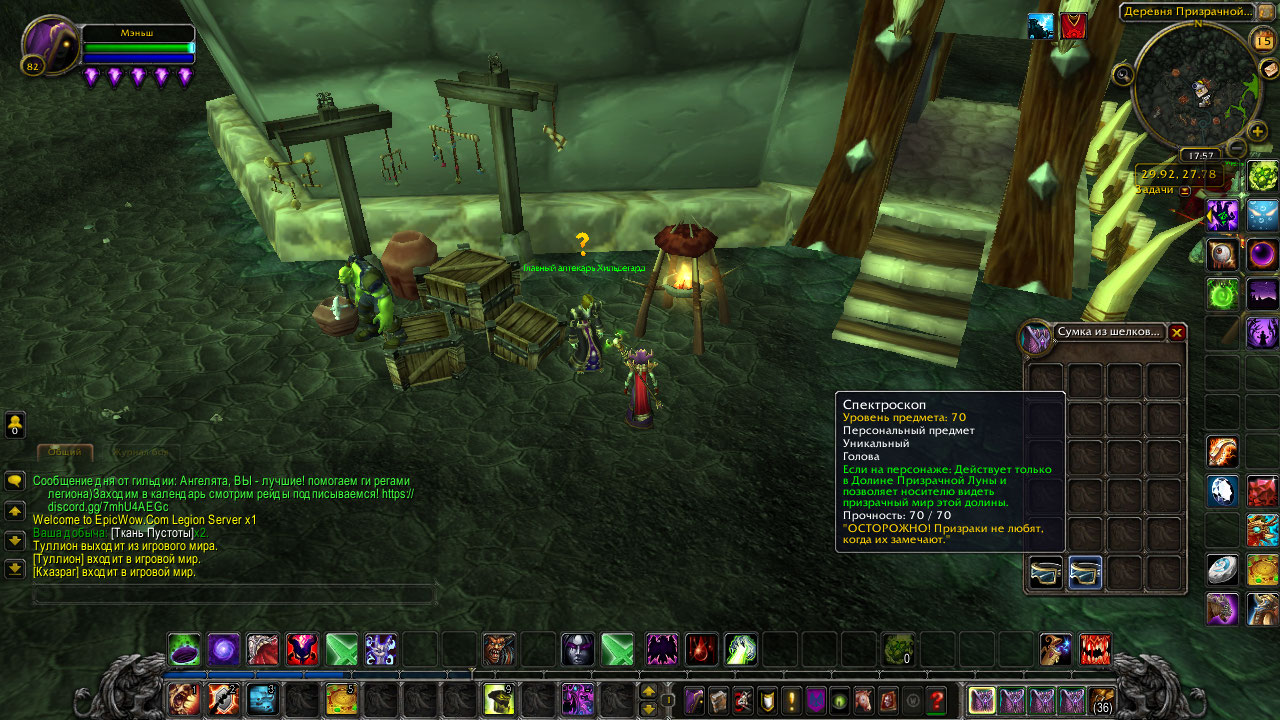
Task: Click the red tabard buff icon
Action: [1073, 26]
